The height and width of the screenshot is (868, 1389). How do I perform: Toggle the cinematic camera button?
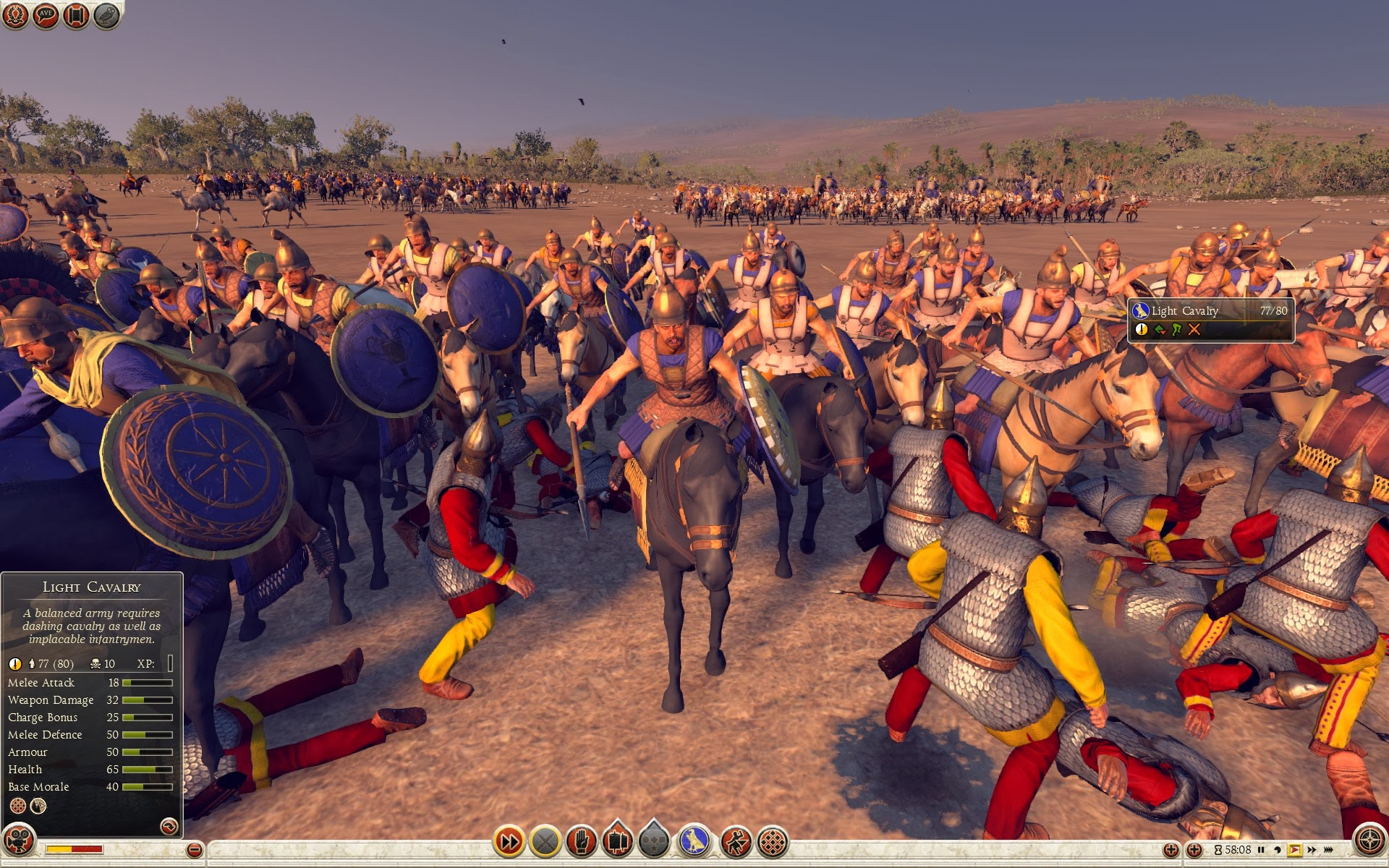19,841
